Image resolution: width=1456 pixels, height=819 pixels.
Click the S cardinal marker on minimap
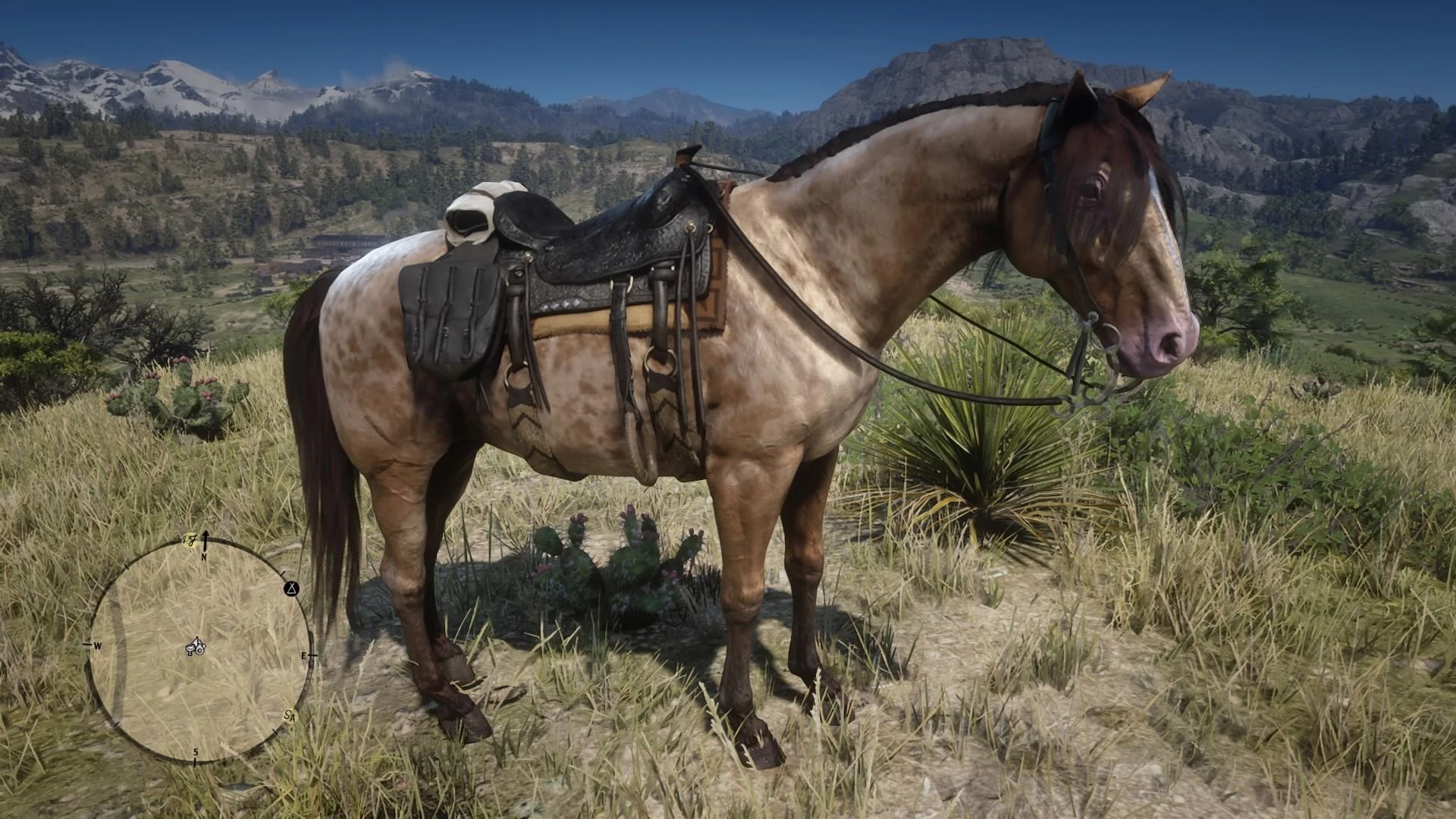pos(195,752)
